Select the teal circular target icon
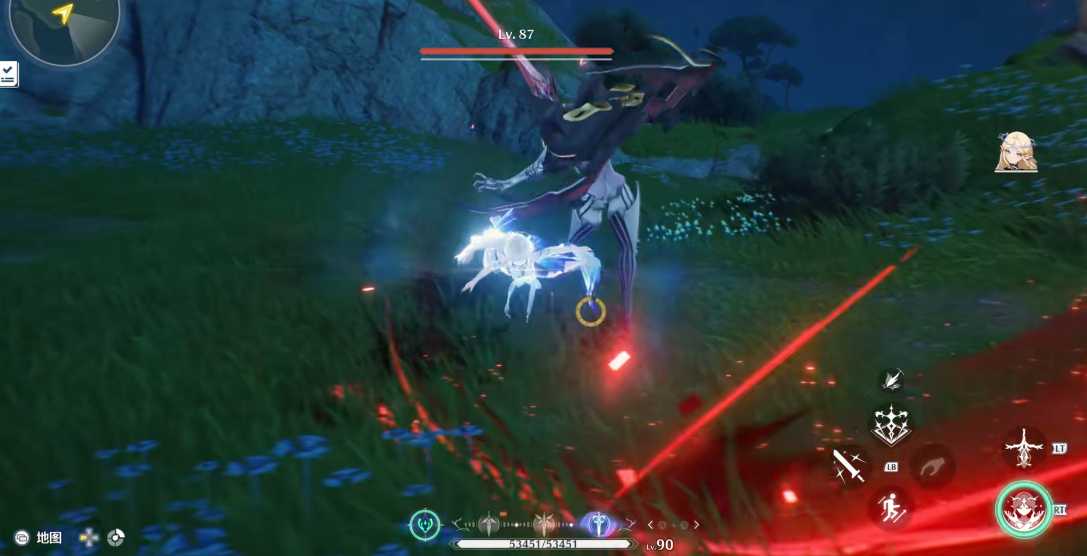 coord(426,523)
